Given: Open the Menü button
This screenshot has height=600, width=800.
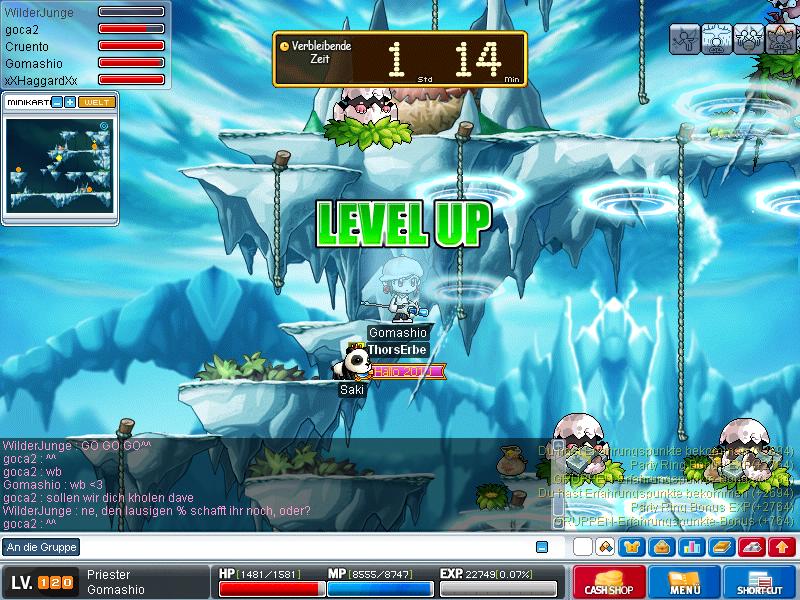Looking at the screenshot, I should pos(685,583).
